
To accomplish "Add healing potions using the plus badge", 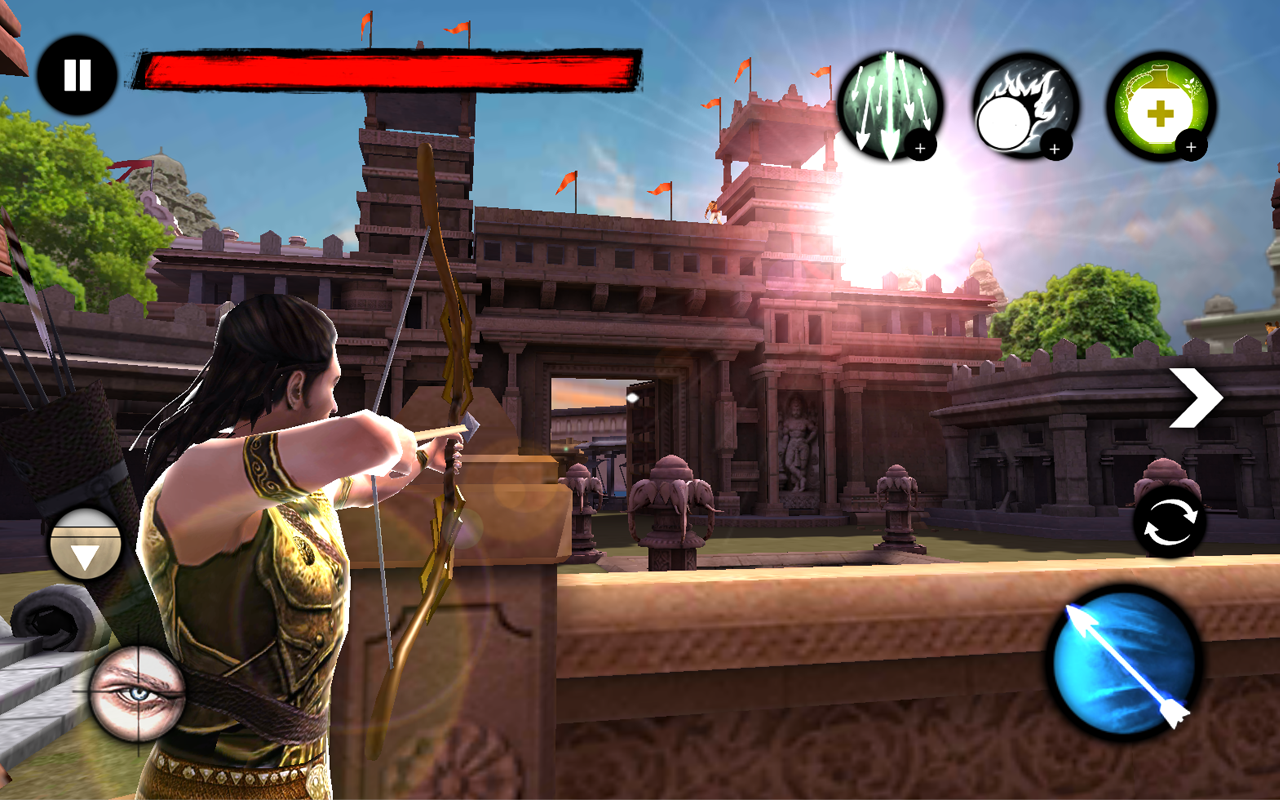I will (x=1190, y=148).
